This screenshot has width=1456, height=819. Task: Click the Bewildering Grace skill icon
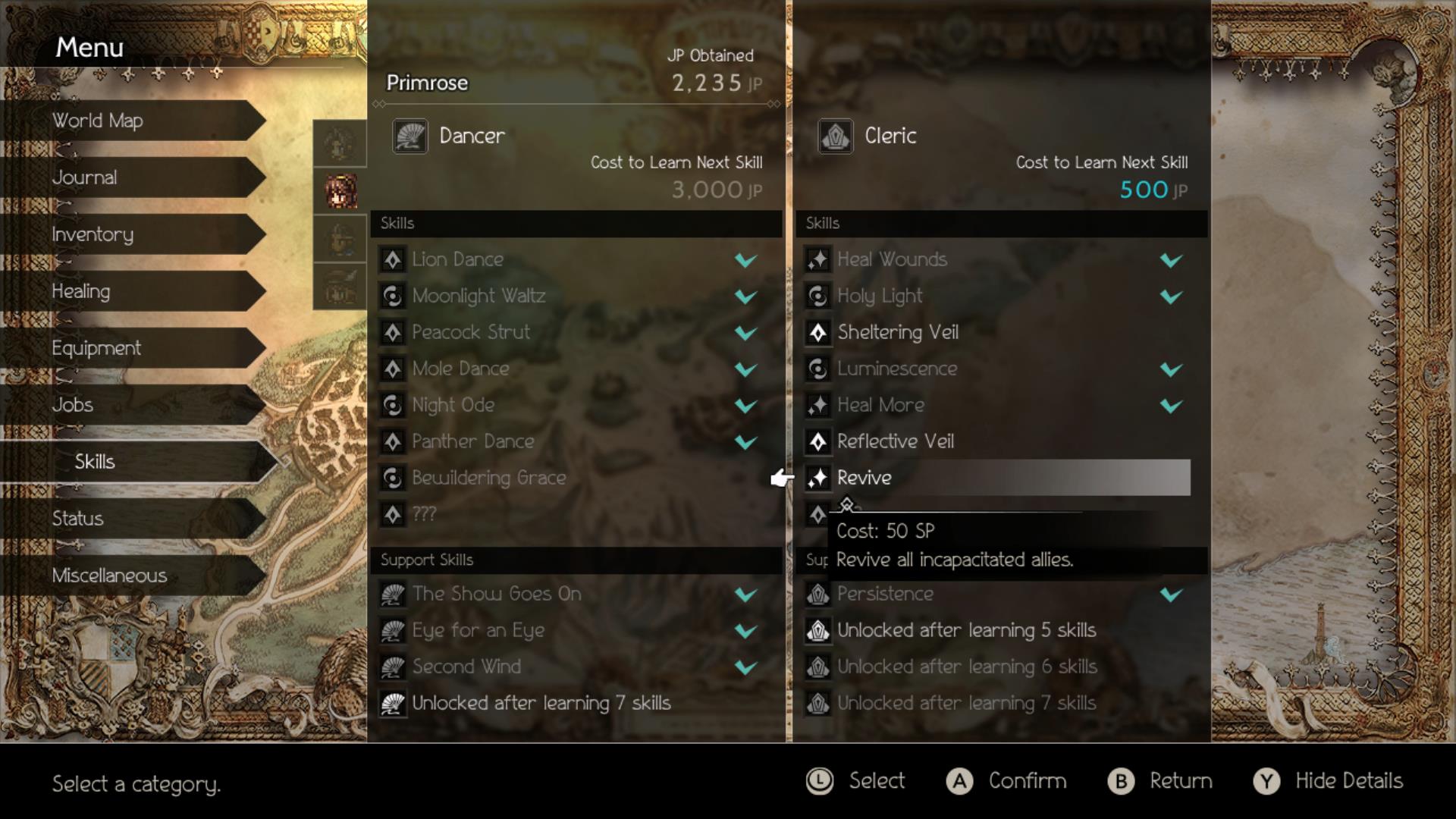pos(393,478)
